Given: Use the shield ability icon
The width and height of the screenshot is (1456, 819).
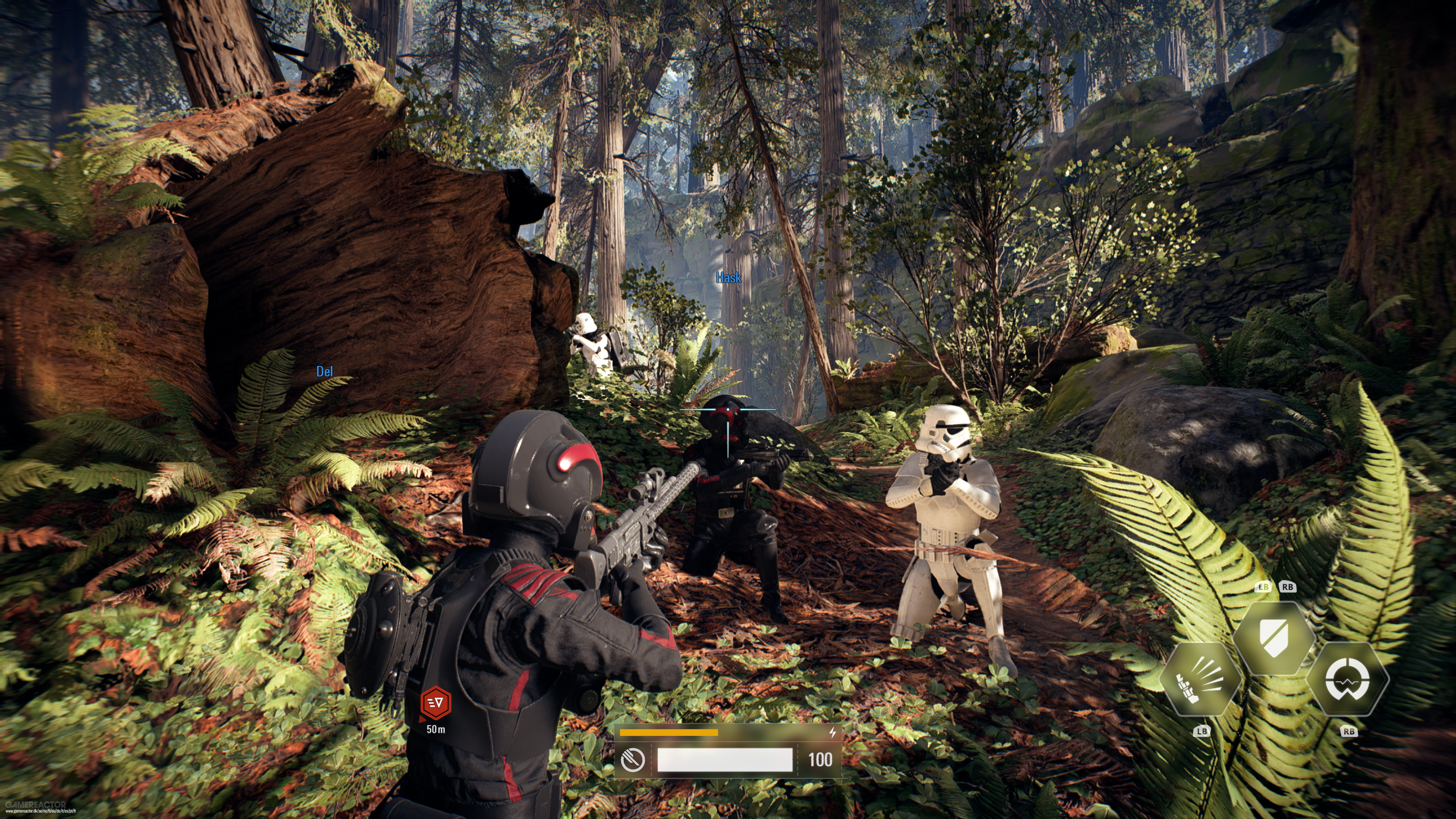Looking at the screenshot, I should [1274, 638].
